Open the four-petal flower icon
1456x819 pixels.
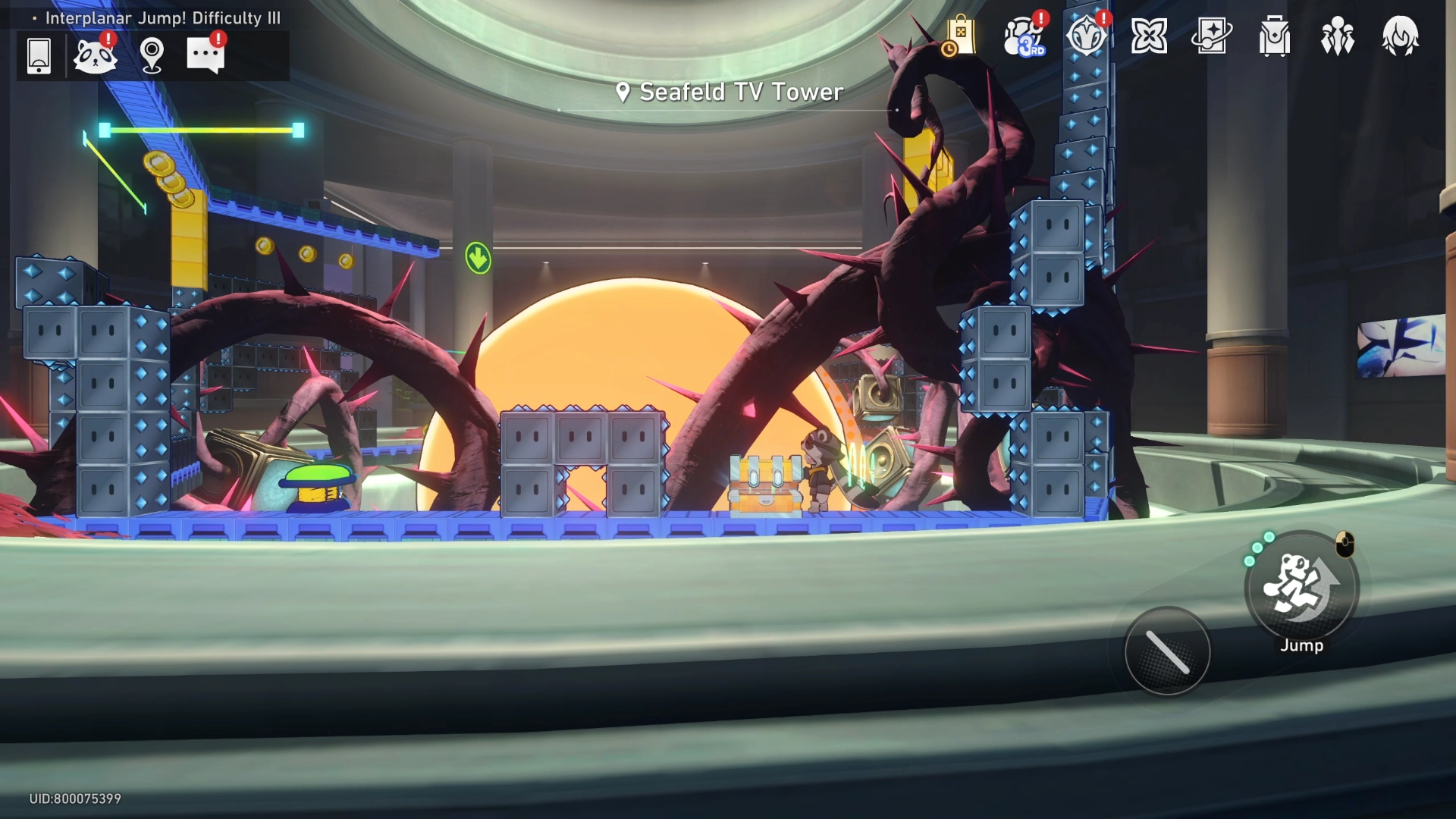point(1149,36)
